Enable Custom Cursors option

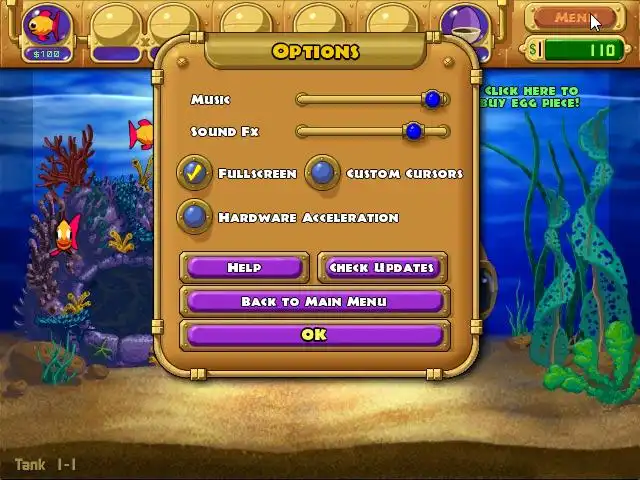click(x=322, y=173)
